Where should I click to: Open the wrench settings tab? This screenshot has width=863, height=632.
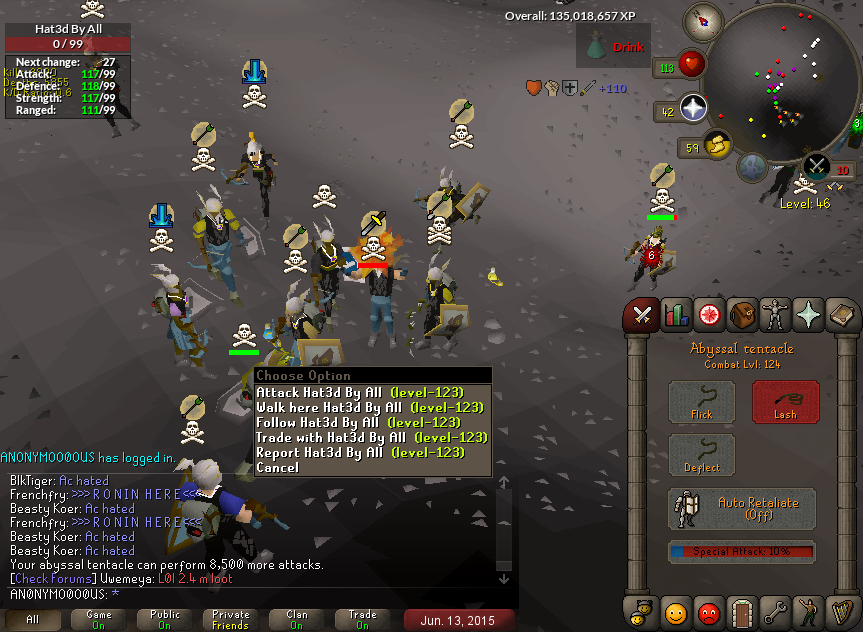[776, 610]
